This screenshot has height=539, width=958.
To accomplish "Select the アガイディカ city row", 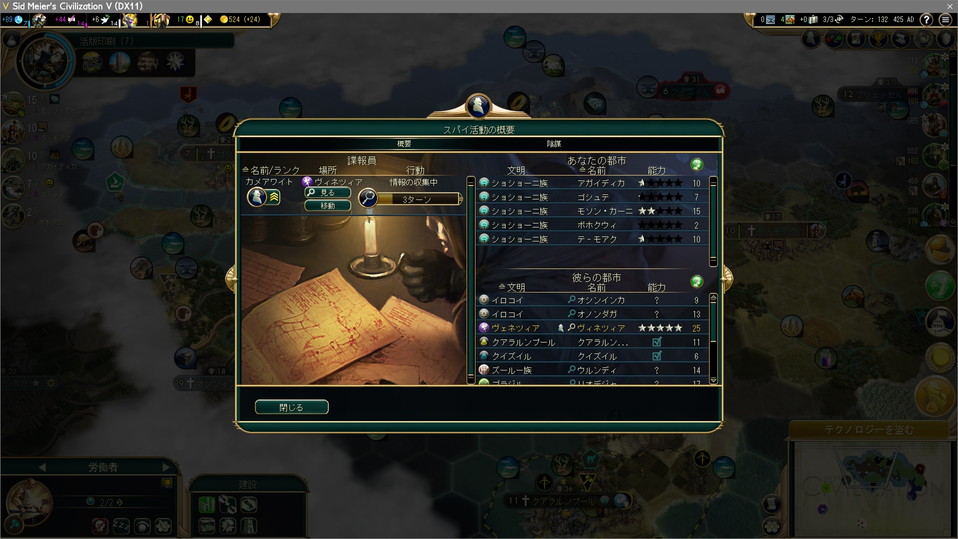I will [592, 183].
